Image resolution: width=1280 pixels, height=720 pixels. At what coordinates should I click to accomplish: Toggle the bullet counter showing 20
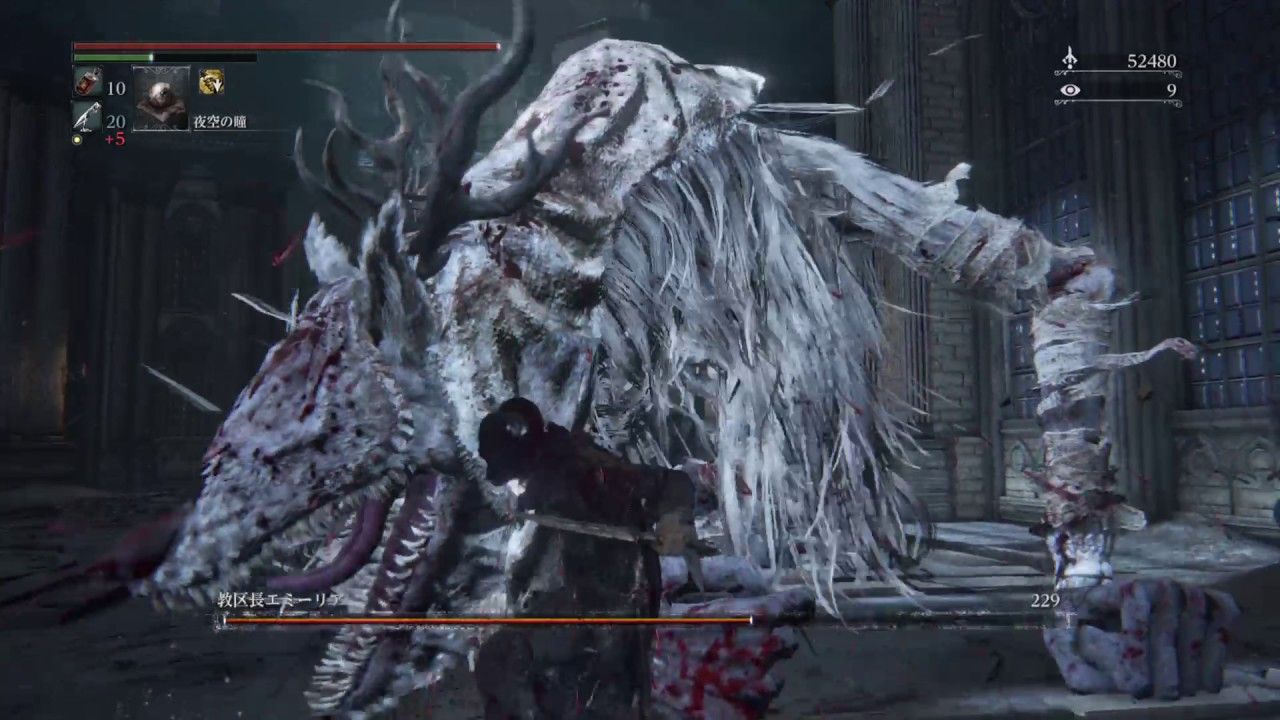[115, 121]
